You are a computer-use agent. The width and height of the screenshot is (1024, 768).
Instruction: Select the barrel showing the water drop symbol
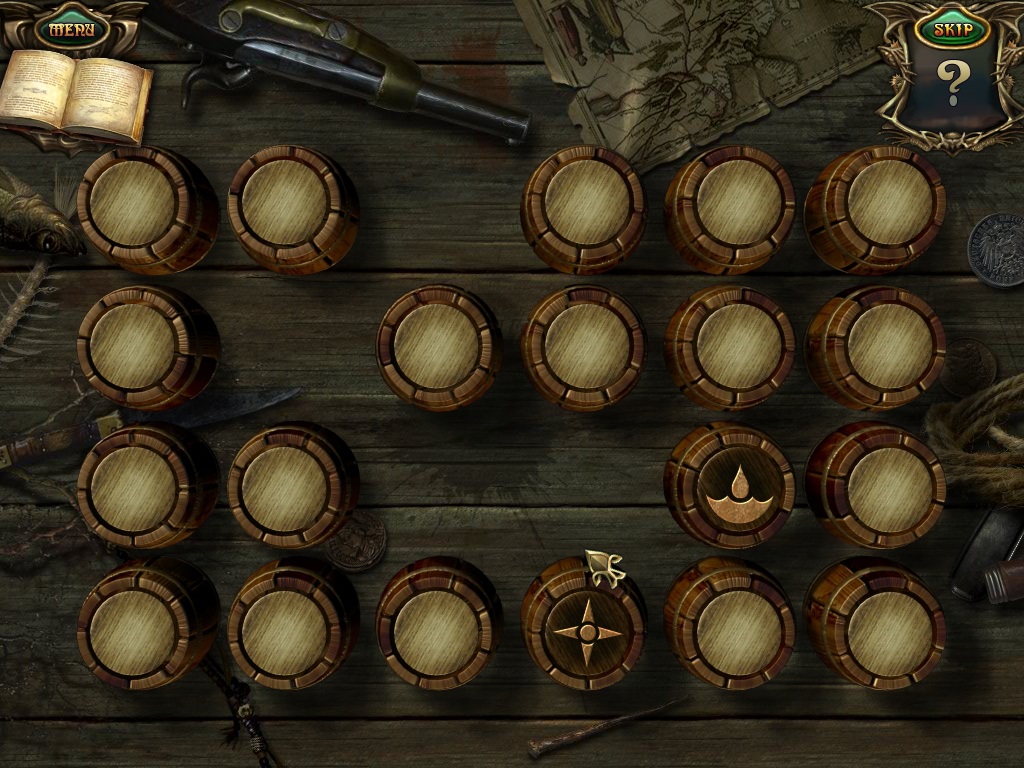pos(729,485)
